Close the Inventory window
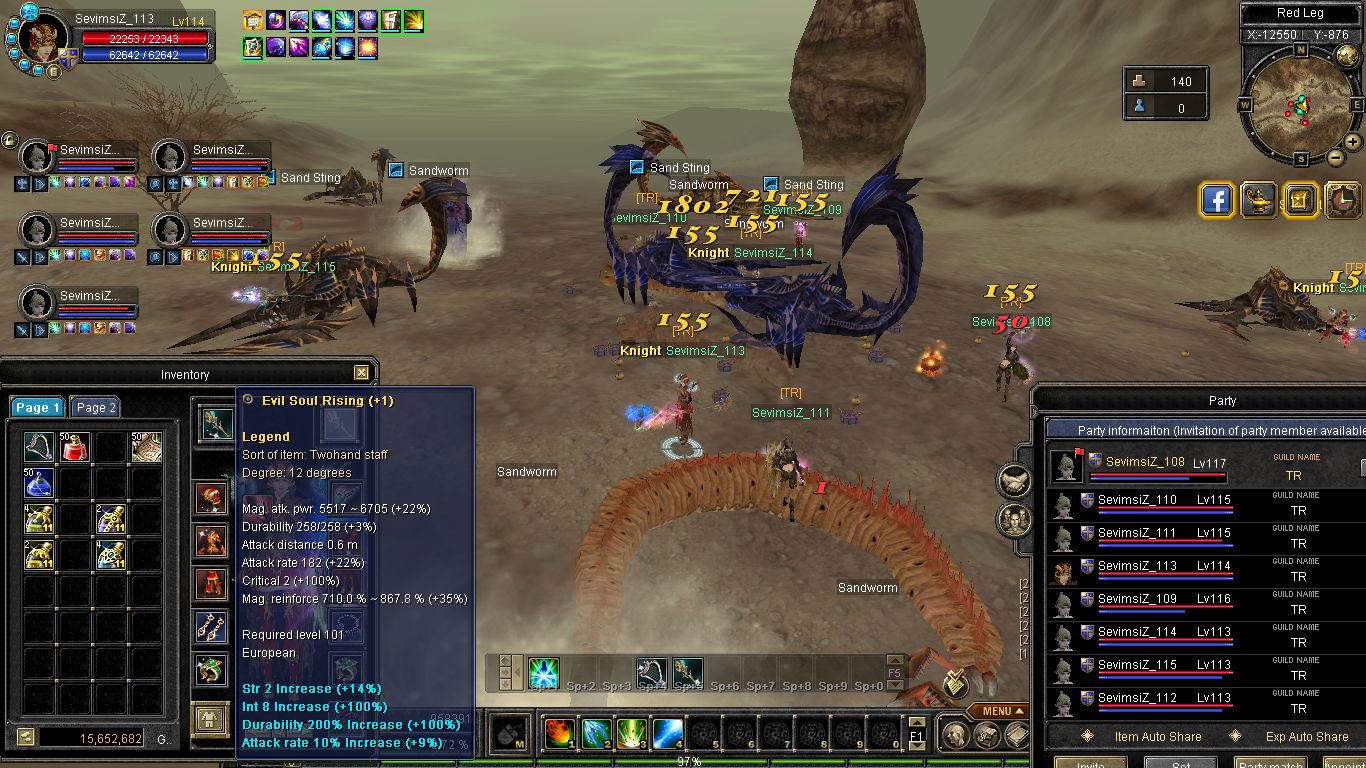Screen dimensions: 1366x768 (361, 373)
